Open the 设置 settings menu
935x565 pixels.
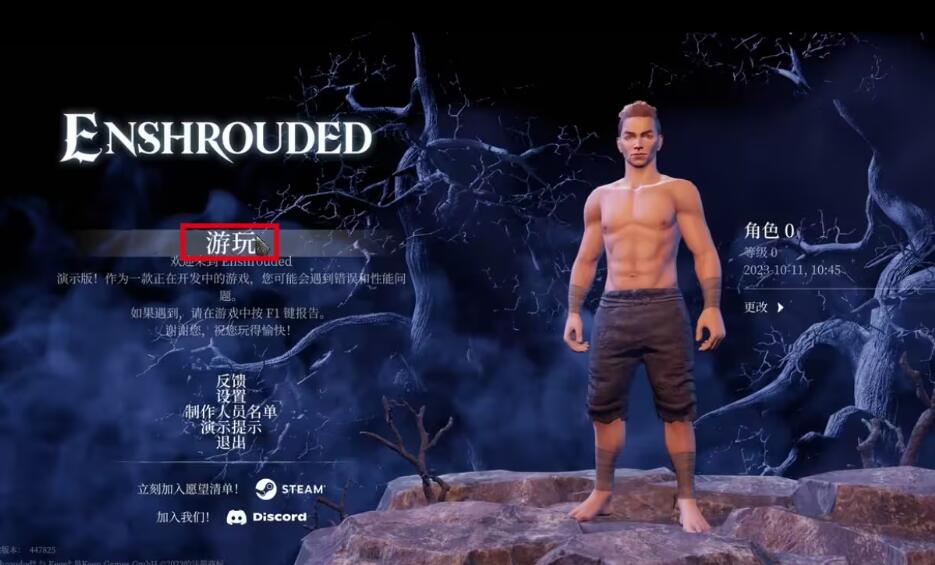231,396
